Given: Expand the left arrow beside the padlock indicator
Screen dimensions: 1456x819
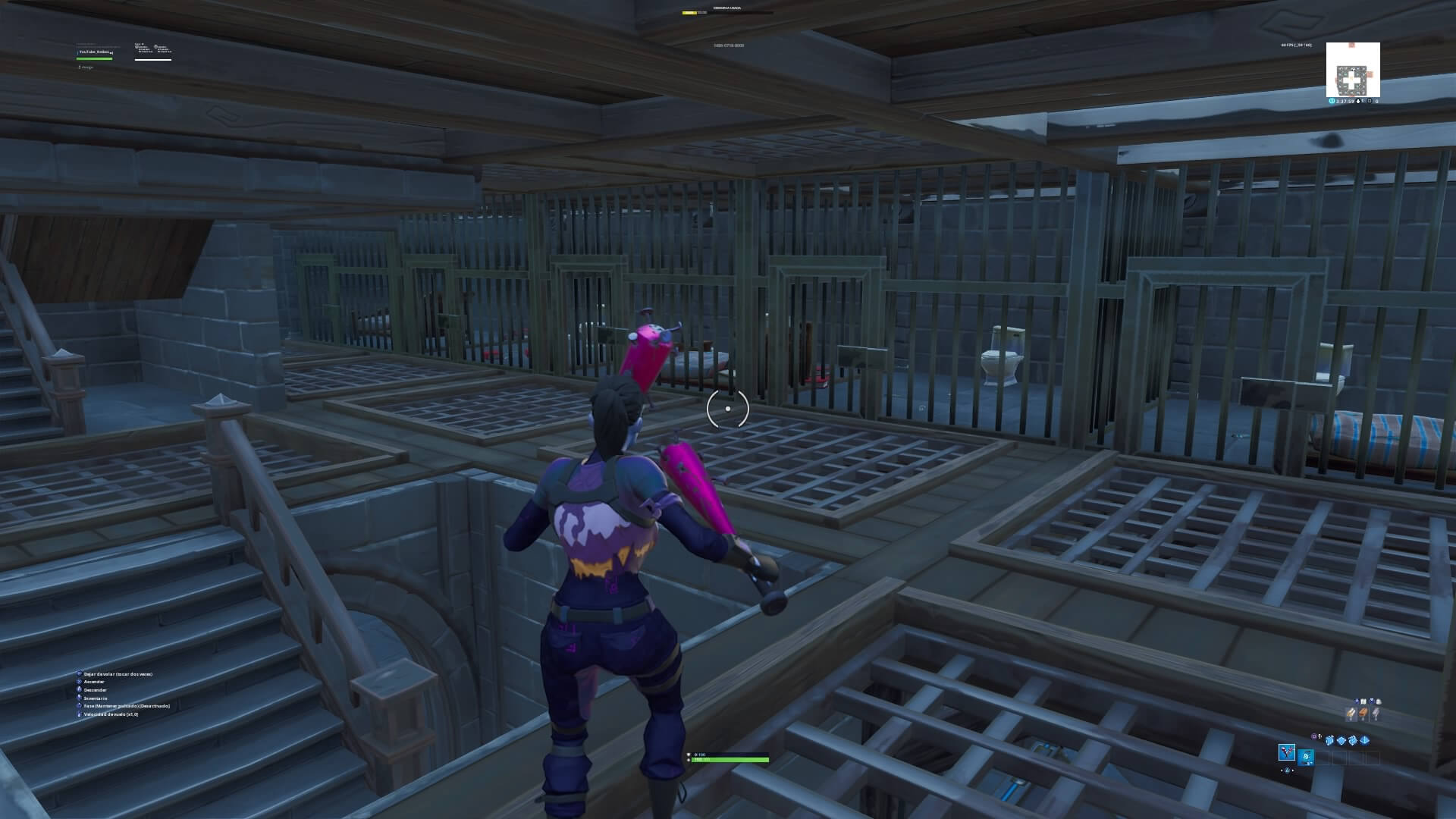Looking at the screenshot, I should (x=1282, y=770).
